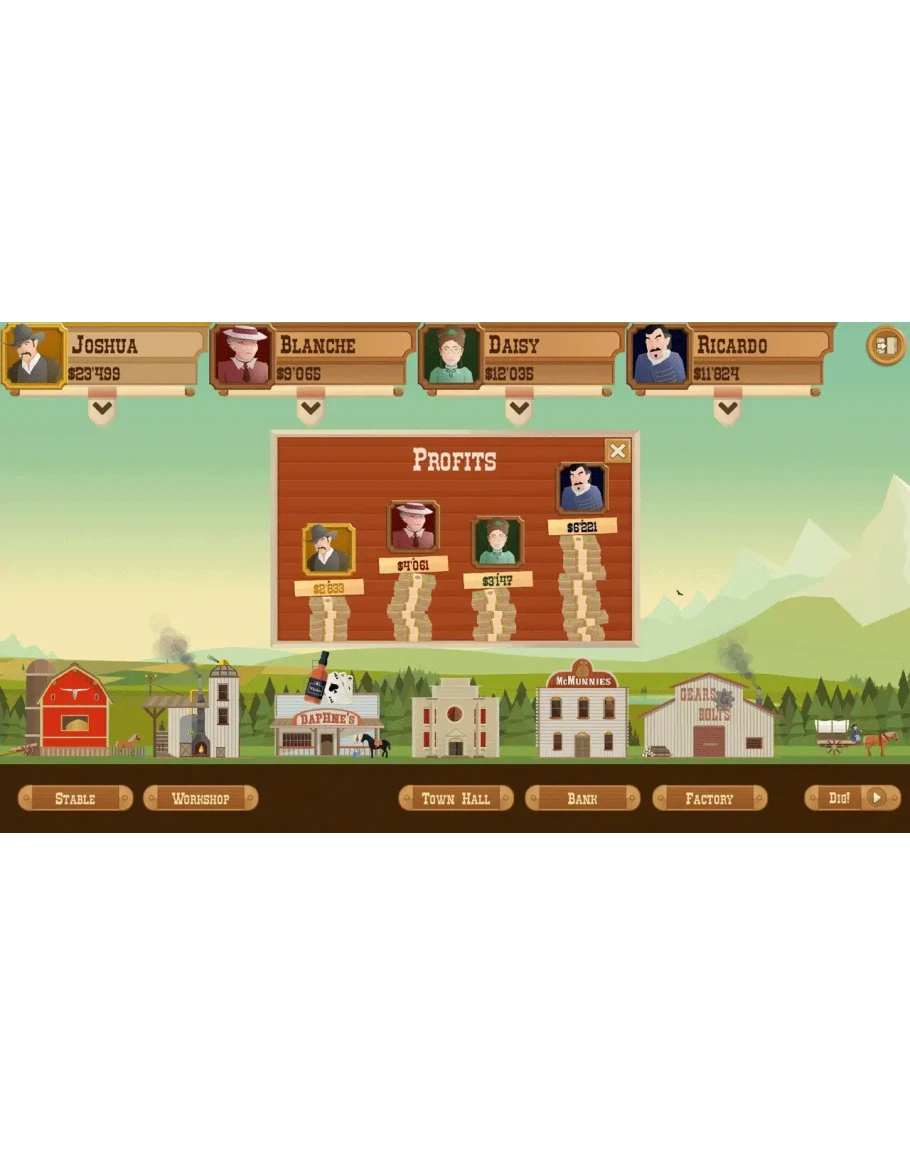The image size is (910, 1155).
Task: Visit the Town Hall
Action: click(x=456, y=798)
